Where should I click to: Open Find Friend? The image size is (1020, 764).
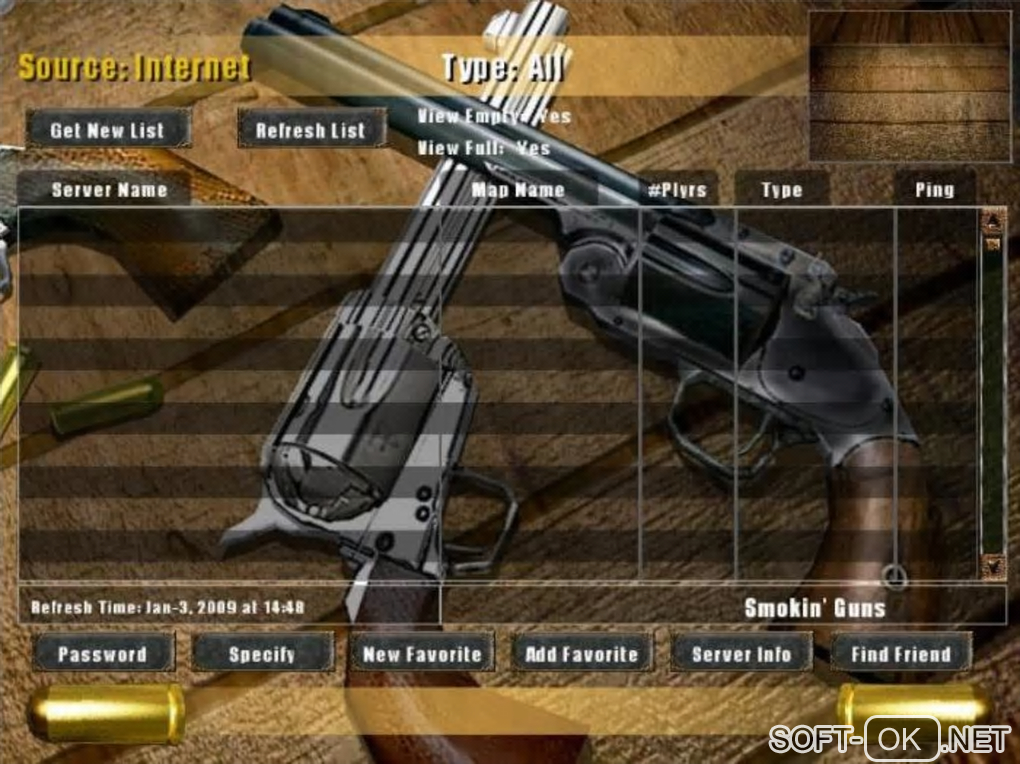900,654
